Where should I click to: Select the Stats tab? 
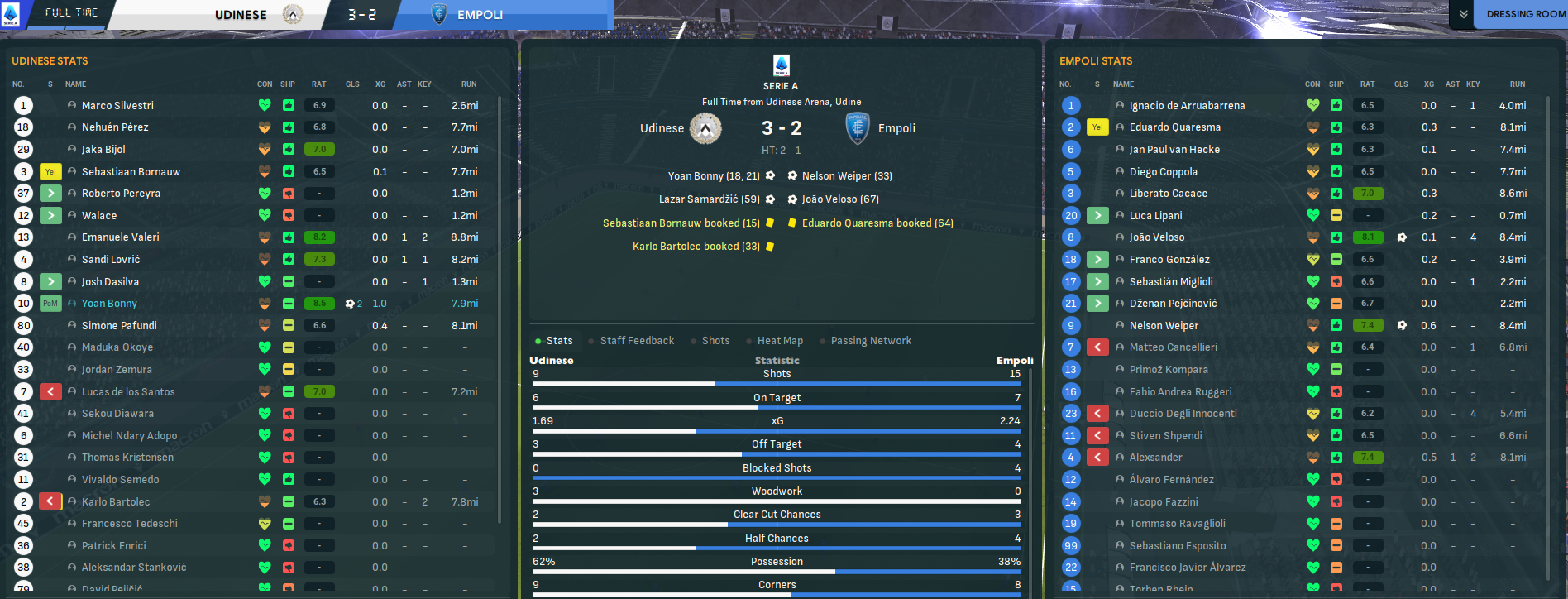[x=559, y=341]
